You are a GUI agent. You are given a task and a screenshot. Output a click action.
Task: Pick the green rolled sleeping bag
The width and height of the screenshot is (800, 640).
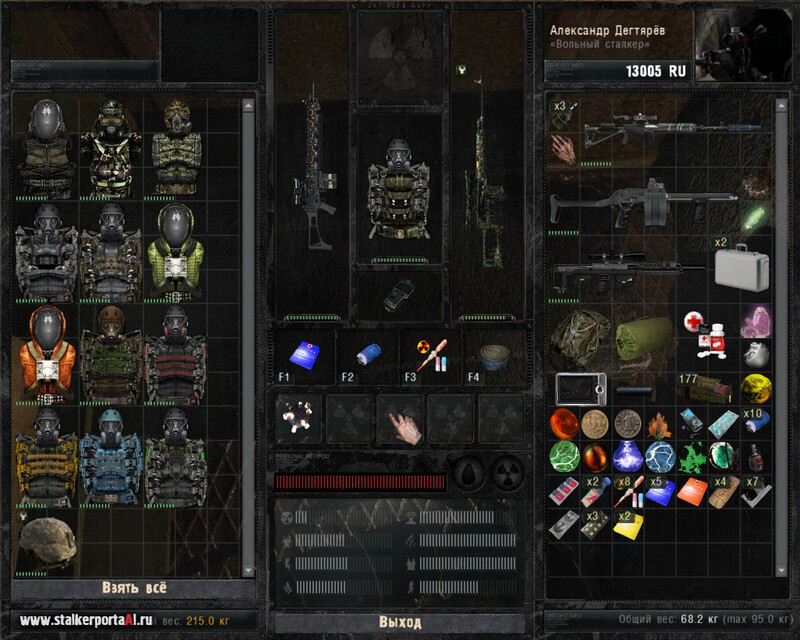point(640,337)
